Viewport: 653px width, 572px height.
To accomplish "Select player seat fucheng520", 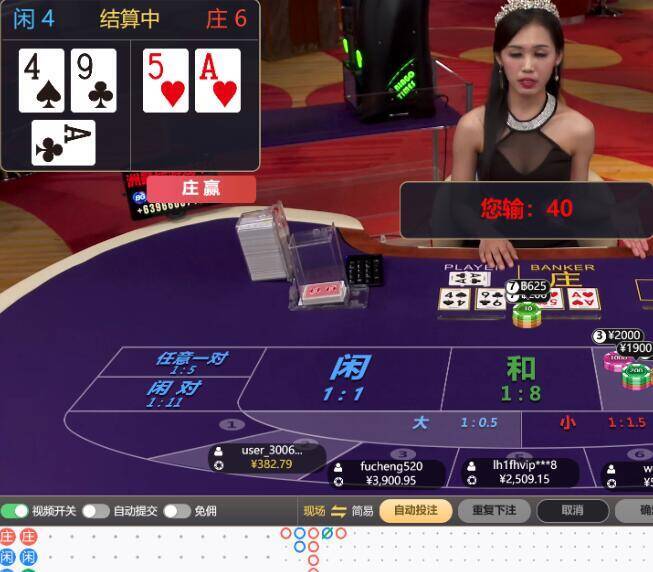I will [390, 473].
